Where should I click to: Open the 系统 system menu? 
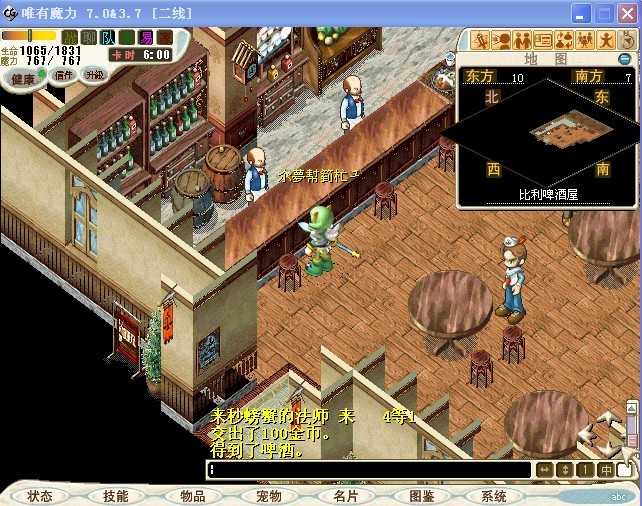point(494,496)
